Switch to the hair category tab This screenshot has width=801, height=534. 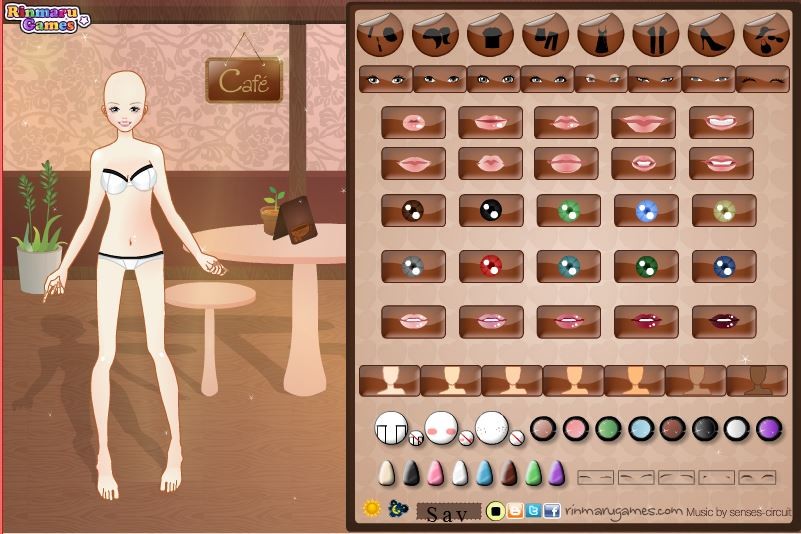[x=435, y=36]
